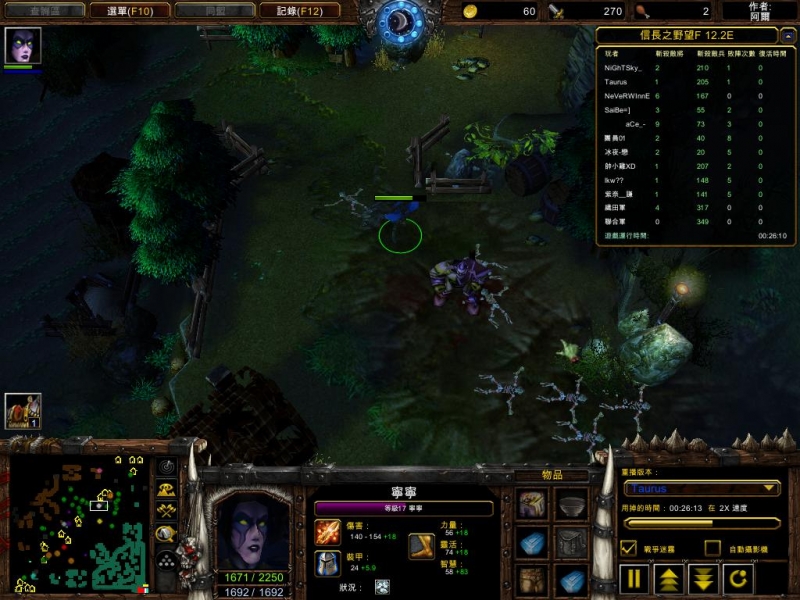
Task: Decrease the replay speed
Action: pyautogui.click(x=703, y=579)
